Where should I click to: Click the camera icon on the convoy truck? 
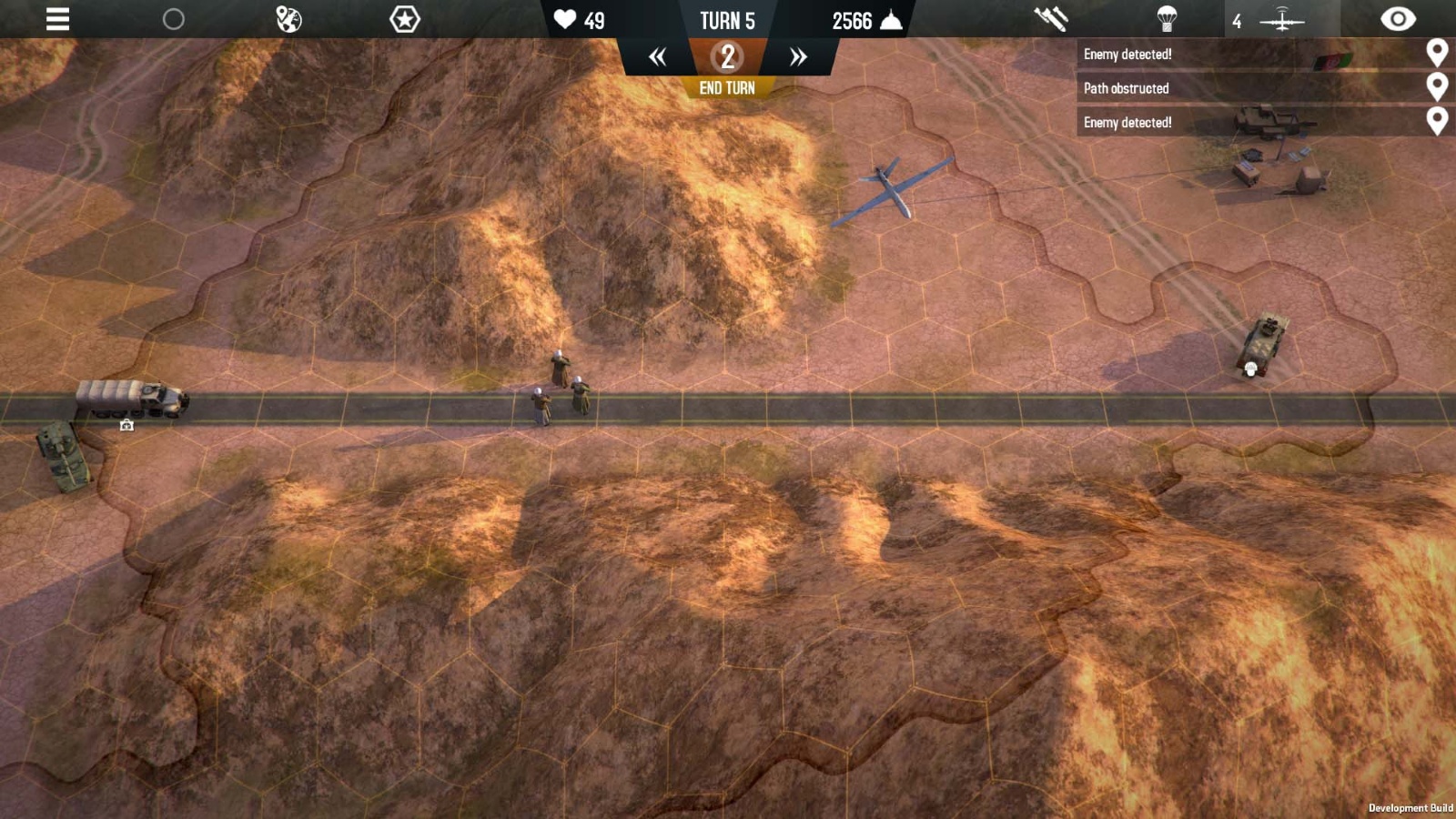pyautogui.click(x=127, y=424)
